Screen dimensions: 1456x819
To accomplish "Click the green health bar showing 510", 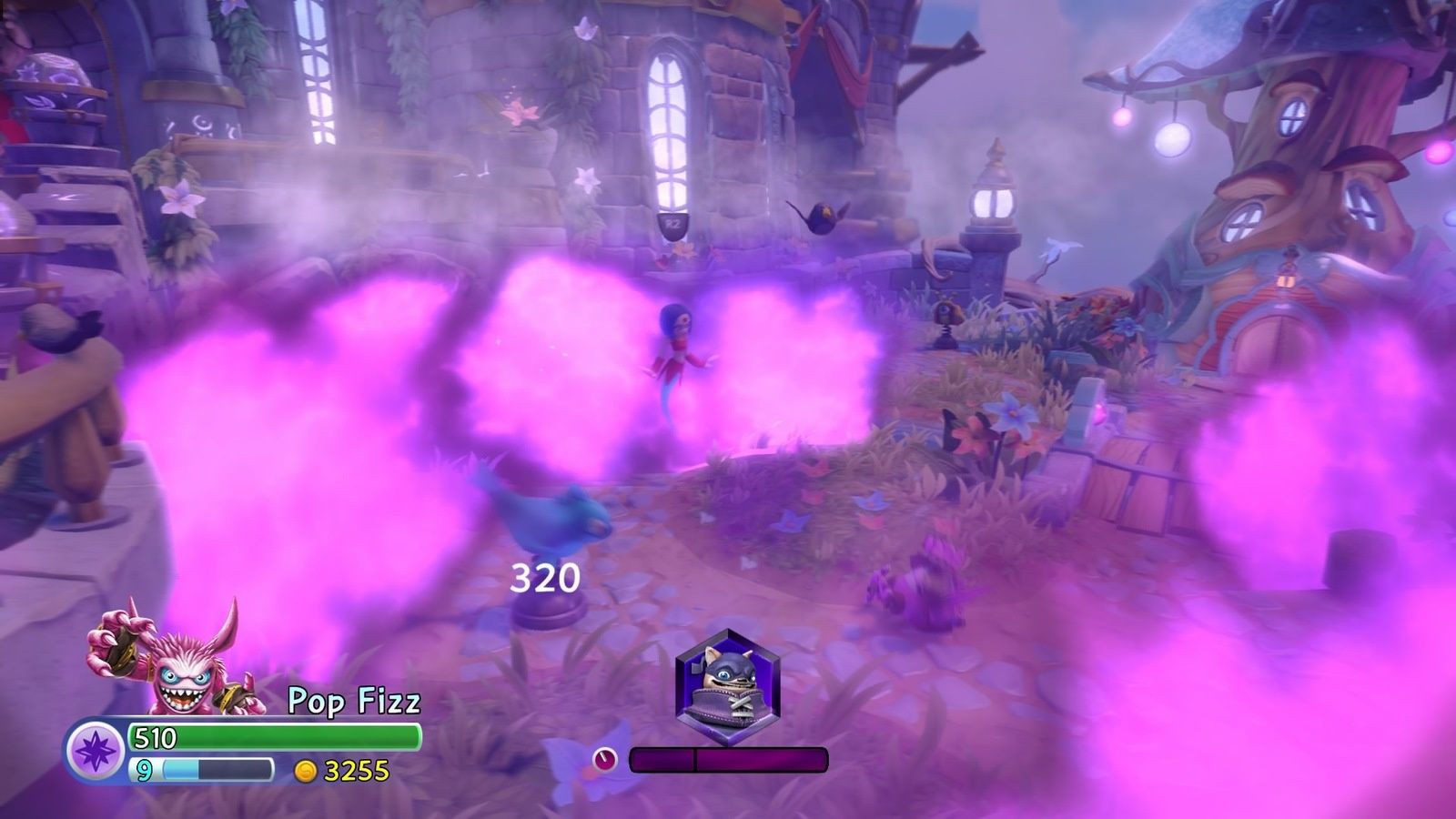I will coord(273,737).
